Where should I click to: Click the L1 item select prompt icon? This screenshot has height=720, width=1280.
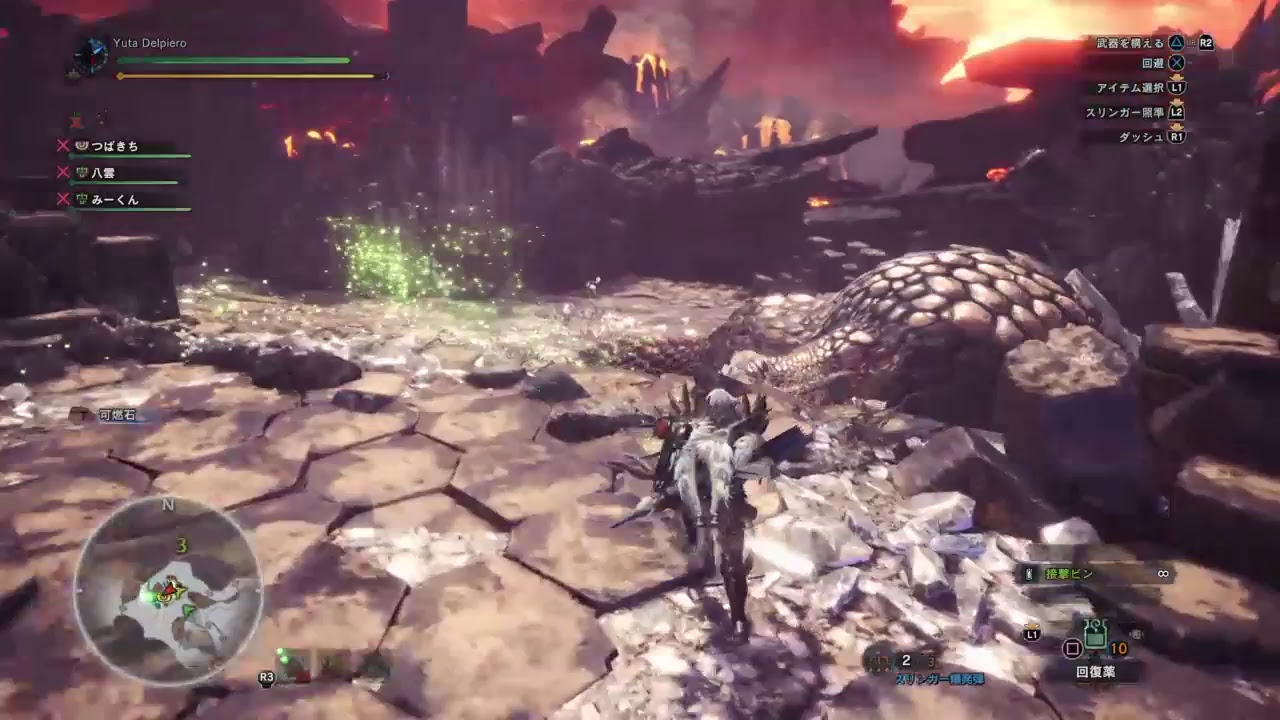[x=1032, y=635]
